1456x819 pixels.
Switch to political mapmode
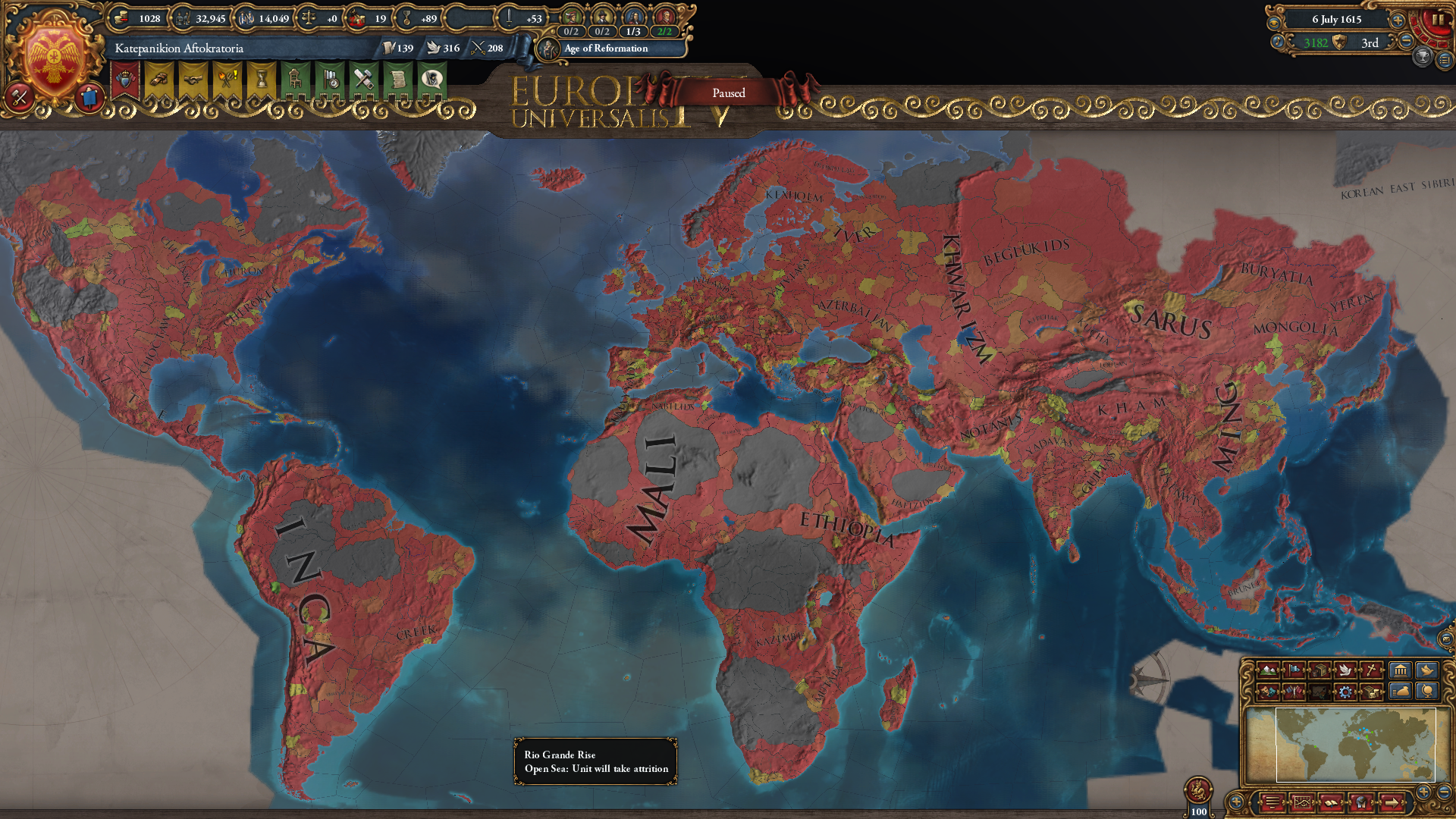point(1294,670)
